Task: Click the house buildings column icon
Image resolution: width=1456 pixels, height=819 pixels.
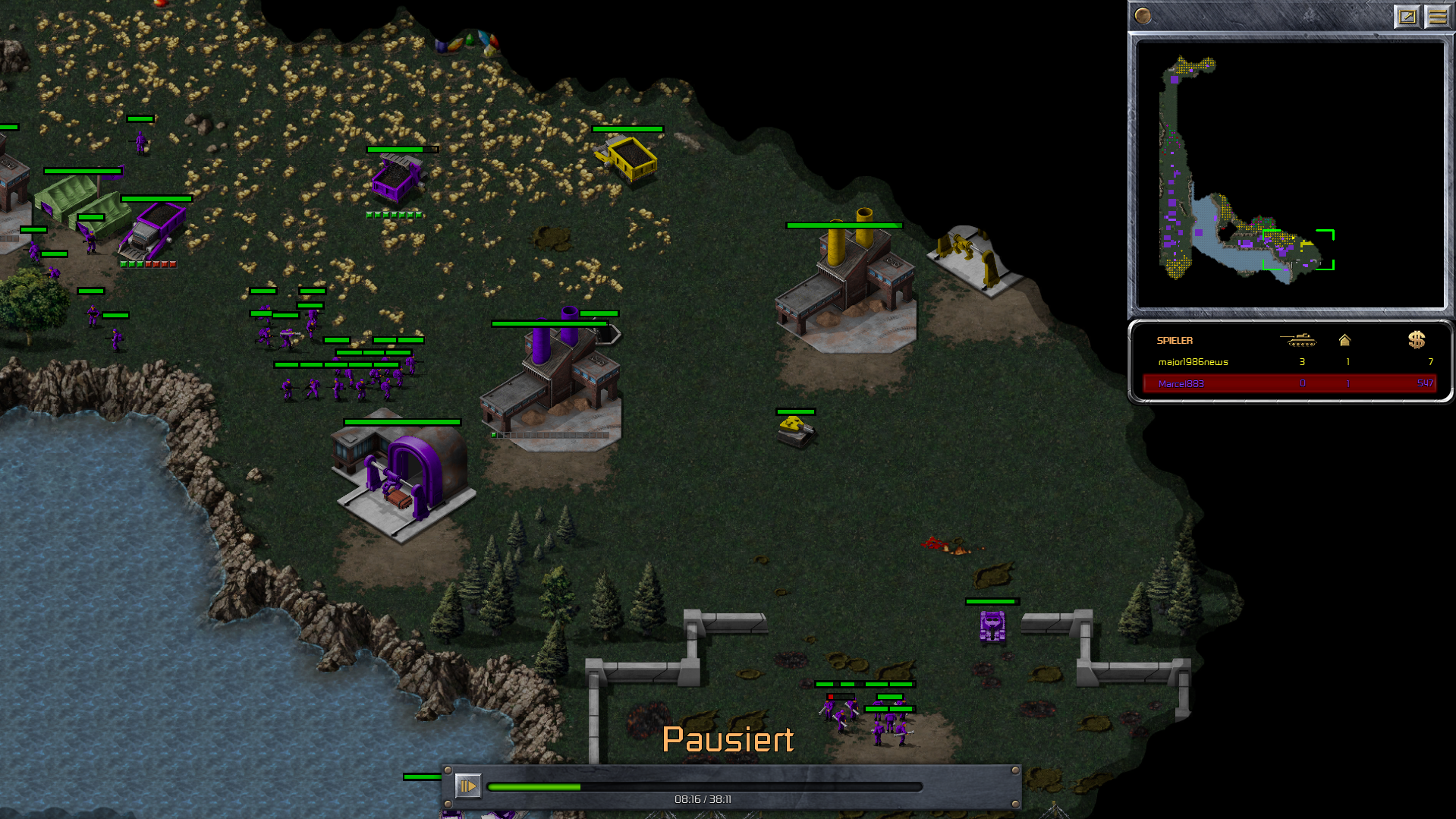Action: pos(1344,340)
